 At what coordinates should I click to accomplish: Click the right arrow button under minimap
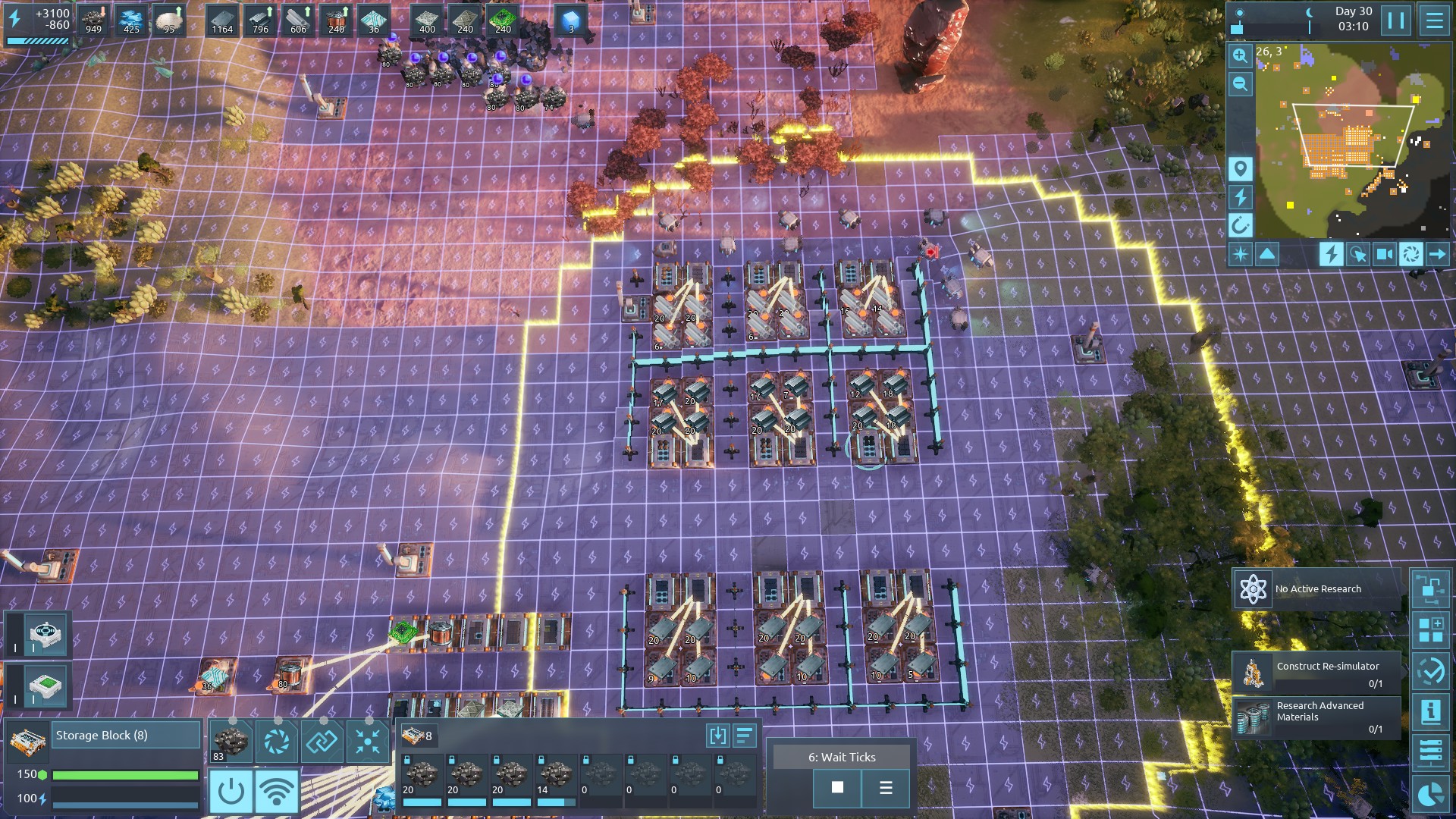pyautogui.click(x=1437, y=254)
